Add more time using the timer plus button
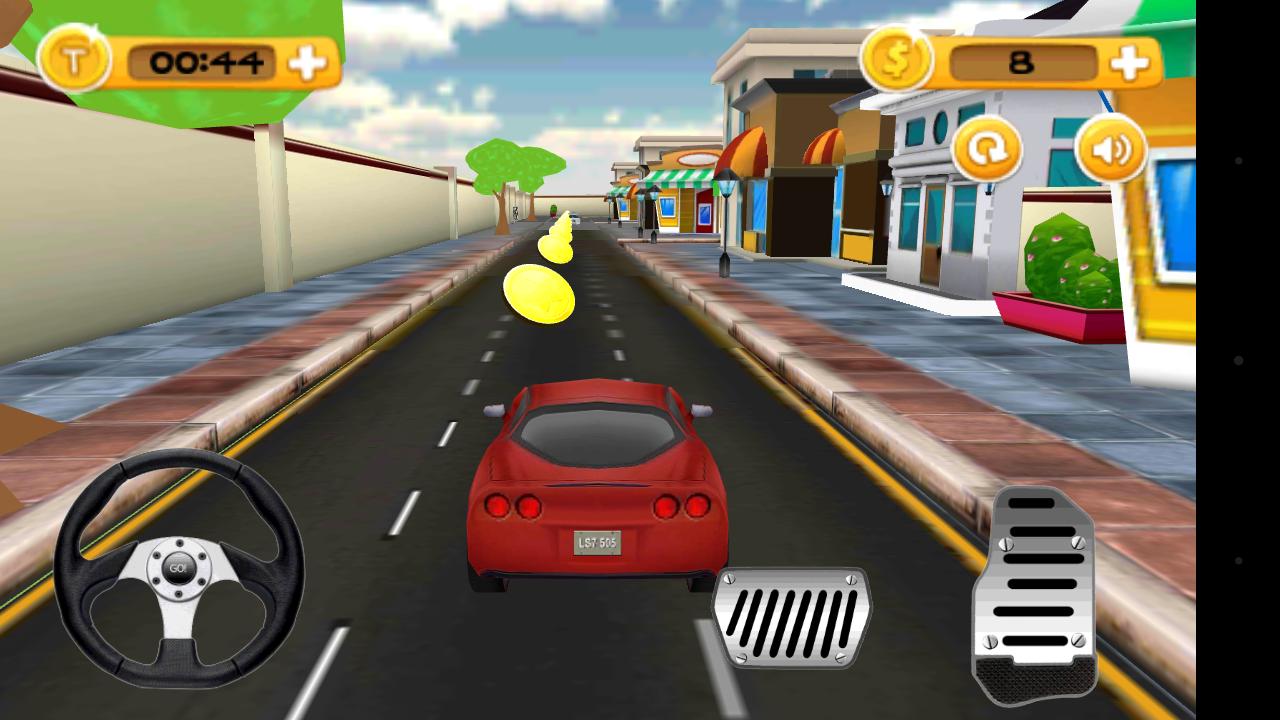 [x=307, y=62]
